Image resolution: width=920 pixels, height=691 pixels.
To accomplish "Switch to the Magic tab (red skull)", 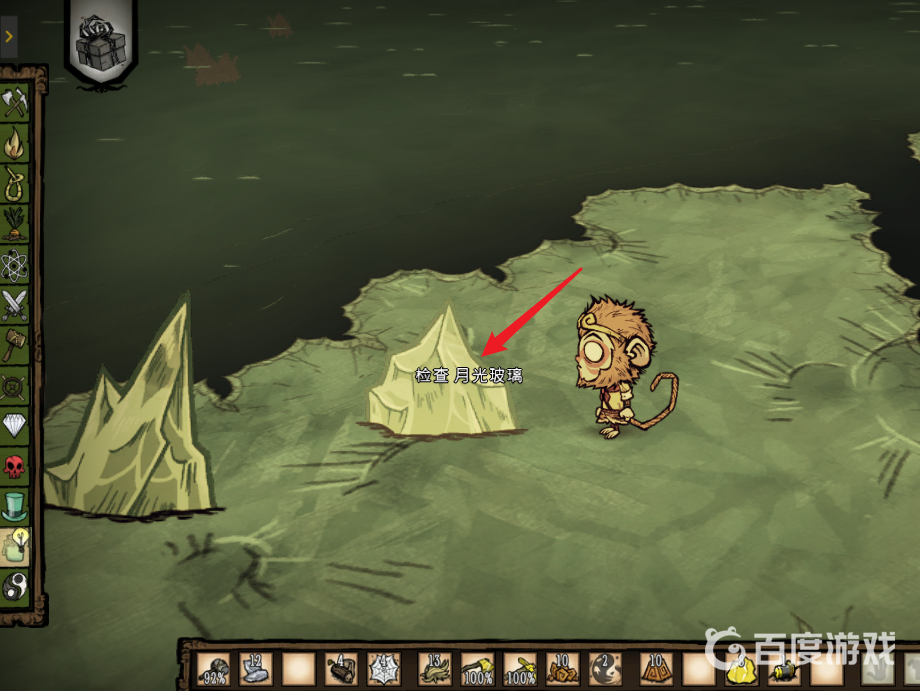I will click(16, 465).
